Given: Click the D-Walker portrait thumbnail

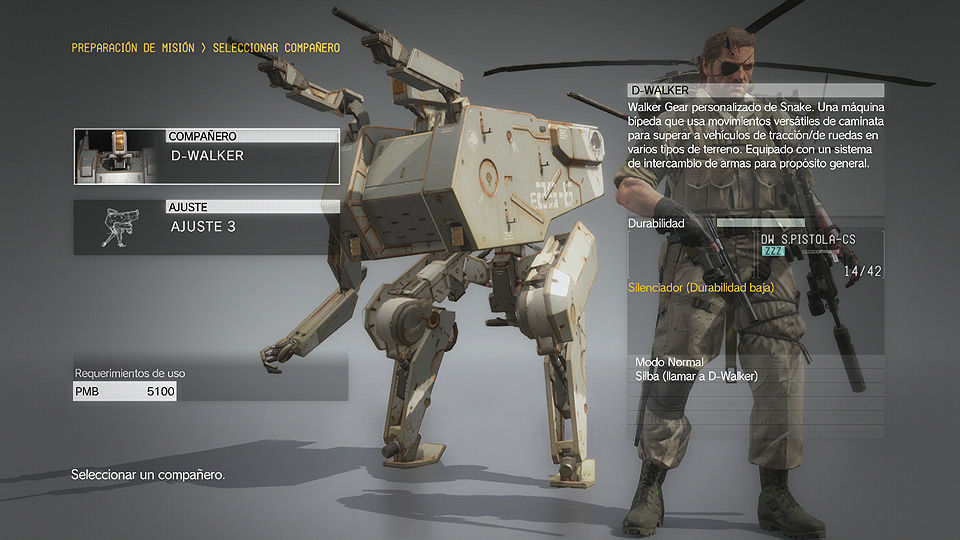Looking at the screenshot, I should click(x=120, y=156).
